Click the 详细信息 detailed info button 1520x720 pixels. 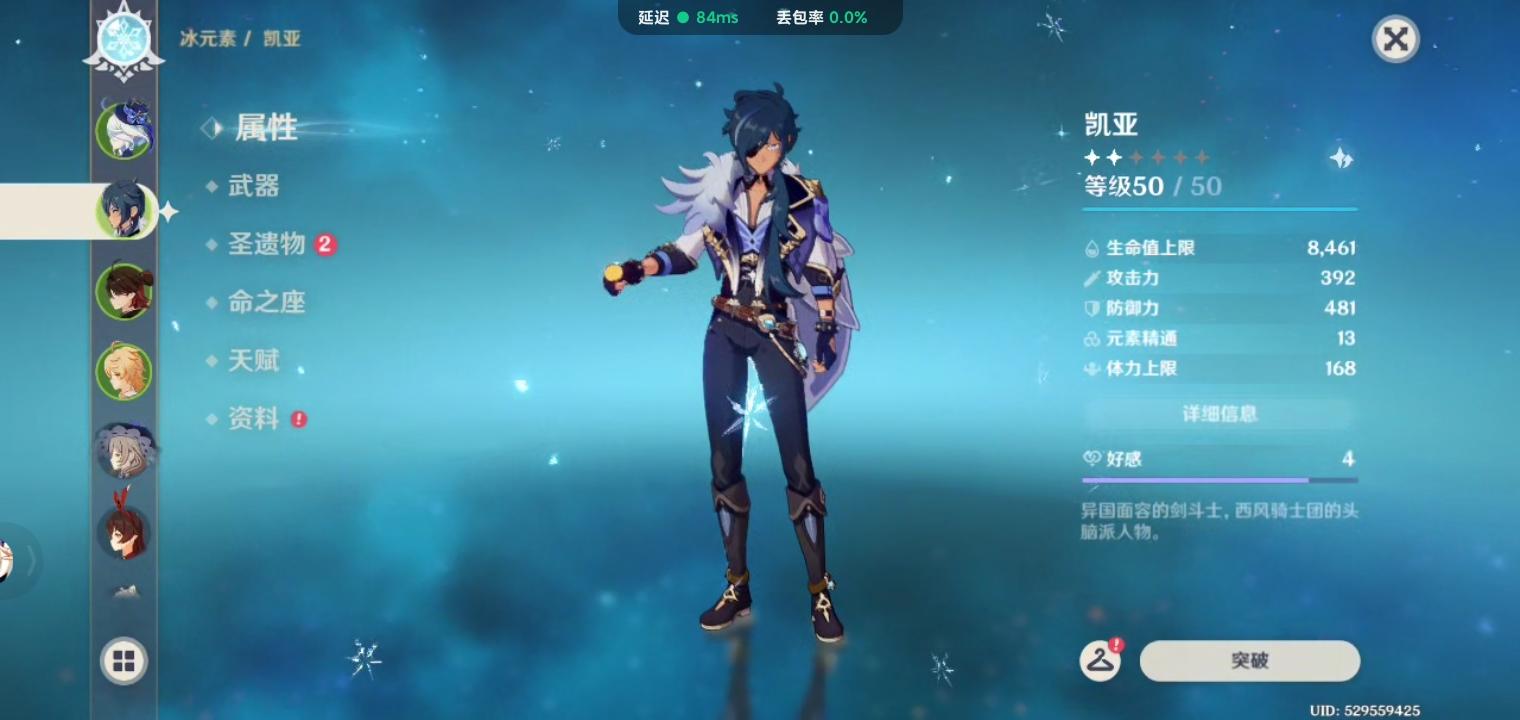(x=1219, y=414)
